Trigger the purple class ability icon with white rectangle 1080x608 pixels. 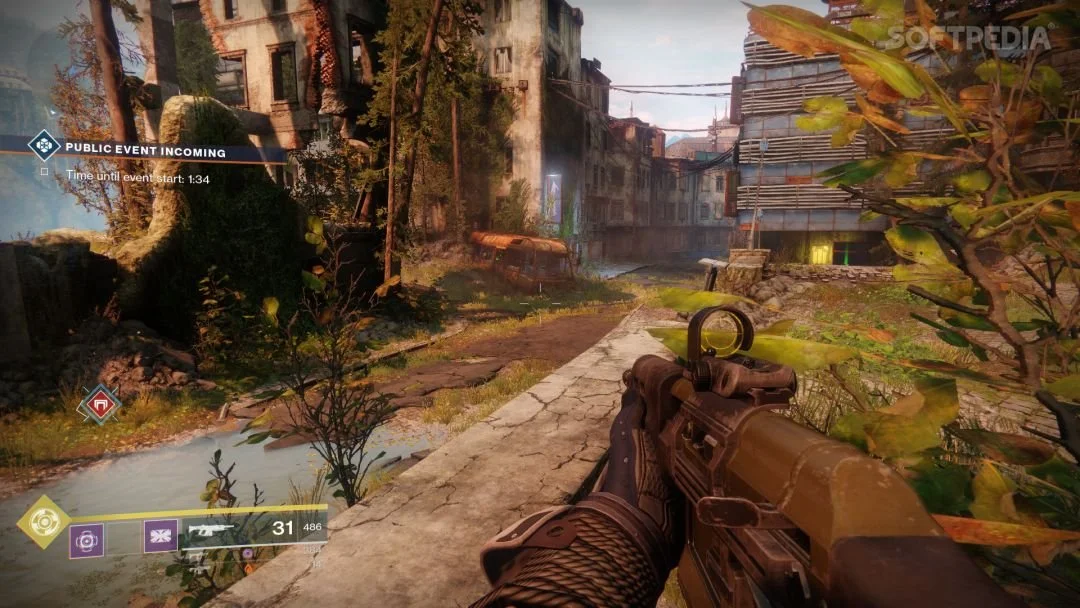160,536
